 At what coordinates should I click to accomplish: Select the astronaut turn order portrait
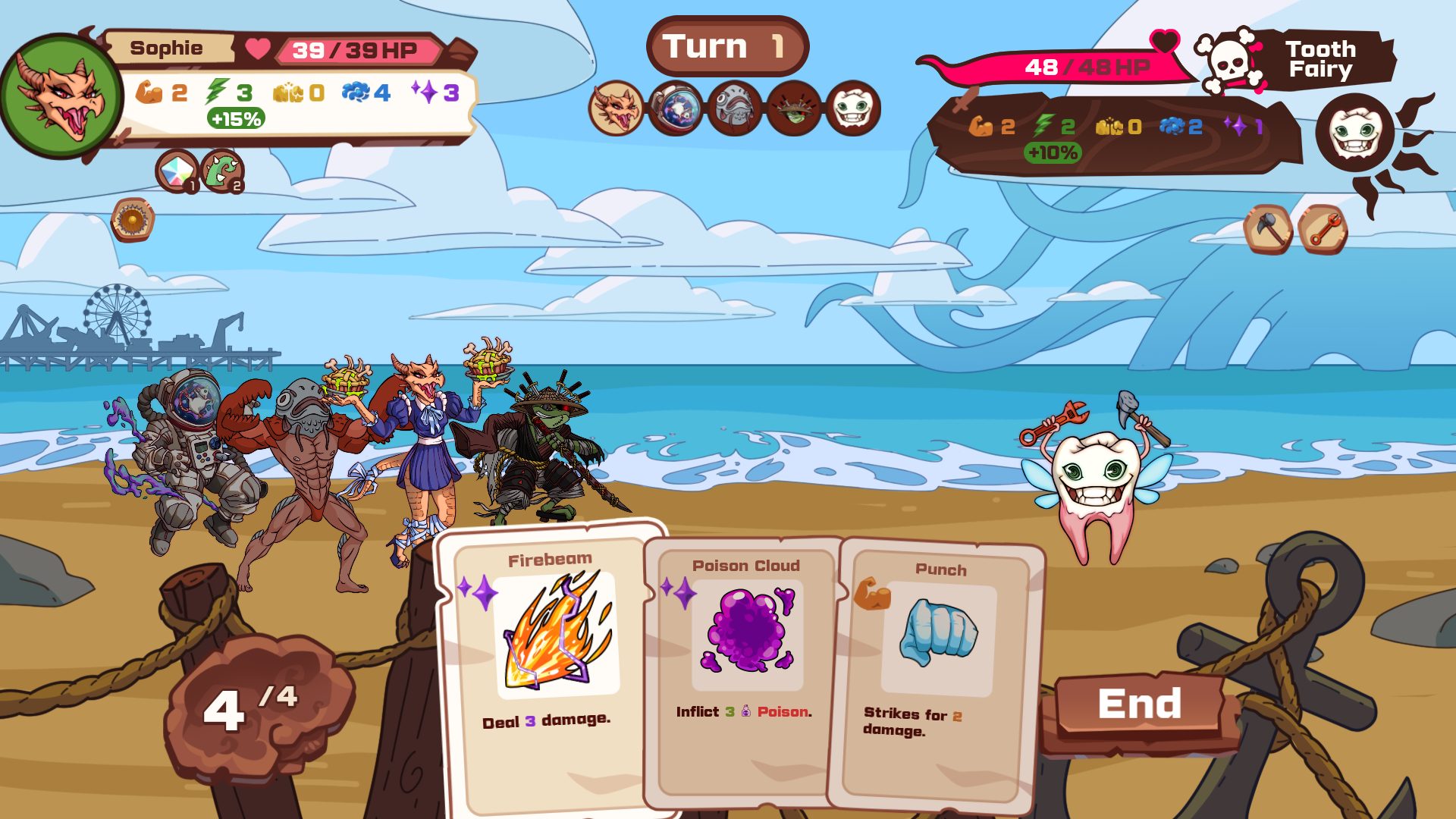point(675,108)
